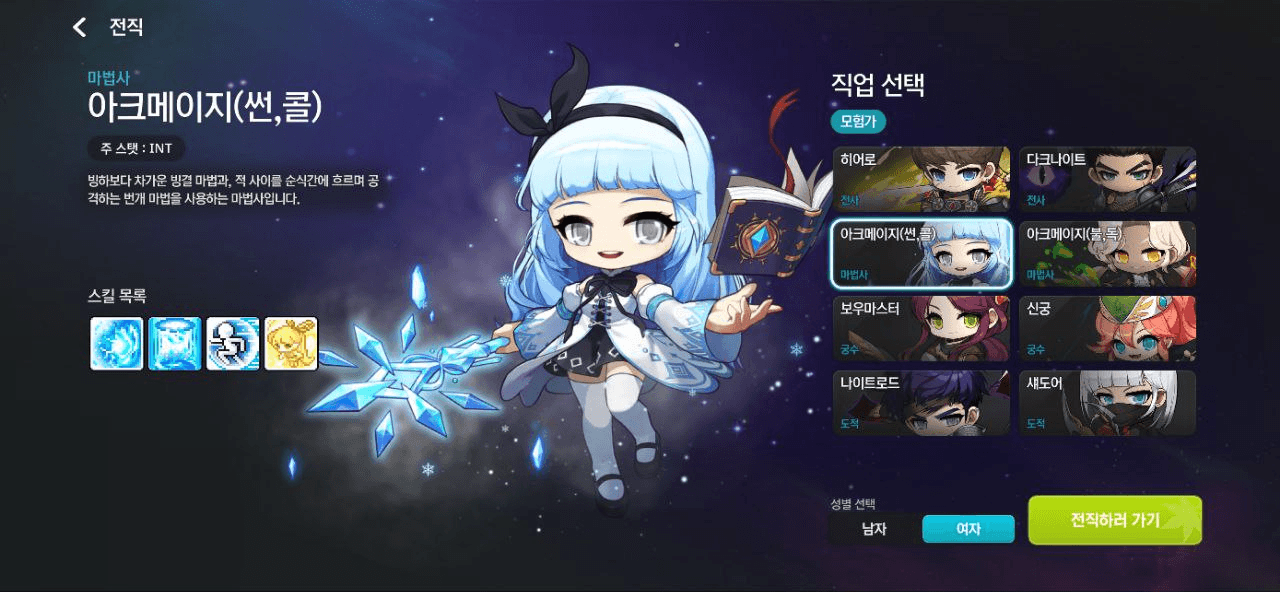Choose the 보우마스터 archer job

coord(921,328)
